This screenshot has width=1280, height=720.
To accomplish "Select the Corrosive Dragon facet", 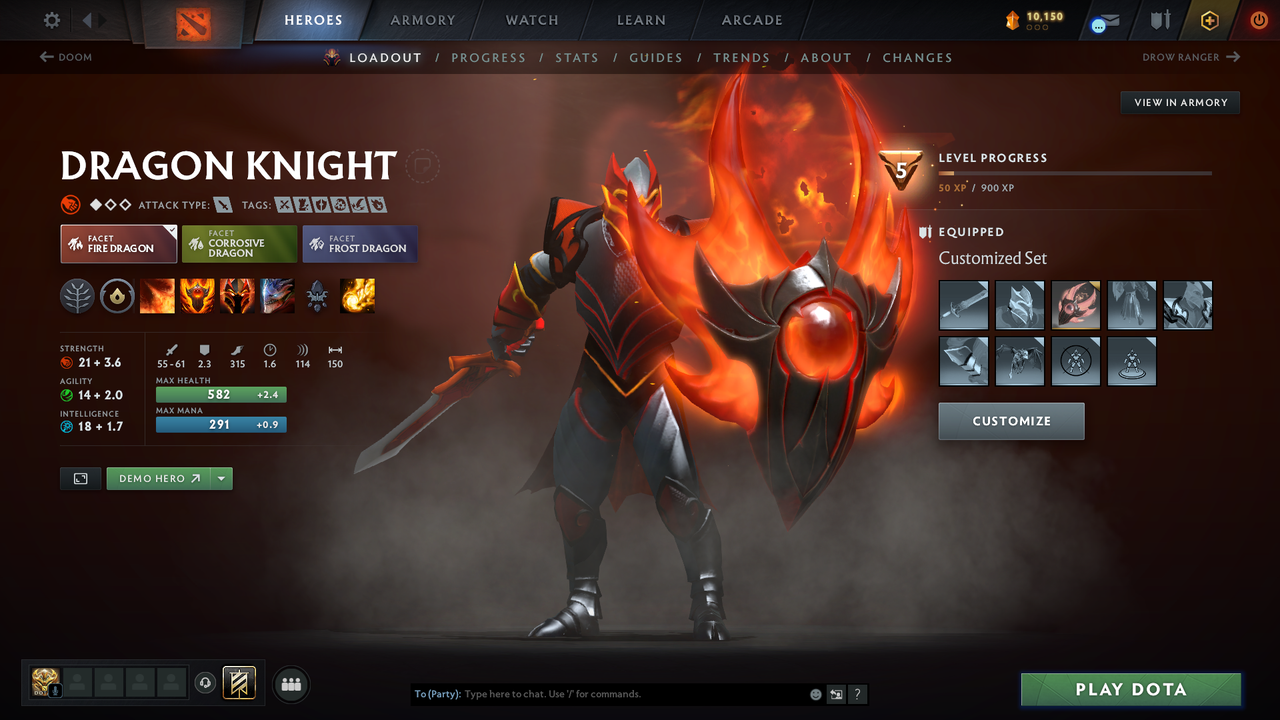I will [x=239, y=243].
